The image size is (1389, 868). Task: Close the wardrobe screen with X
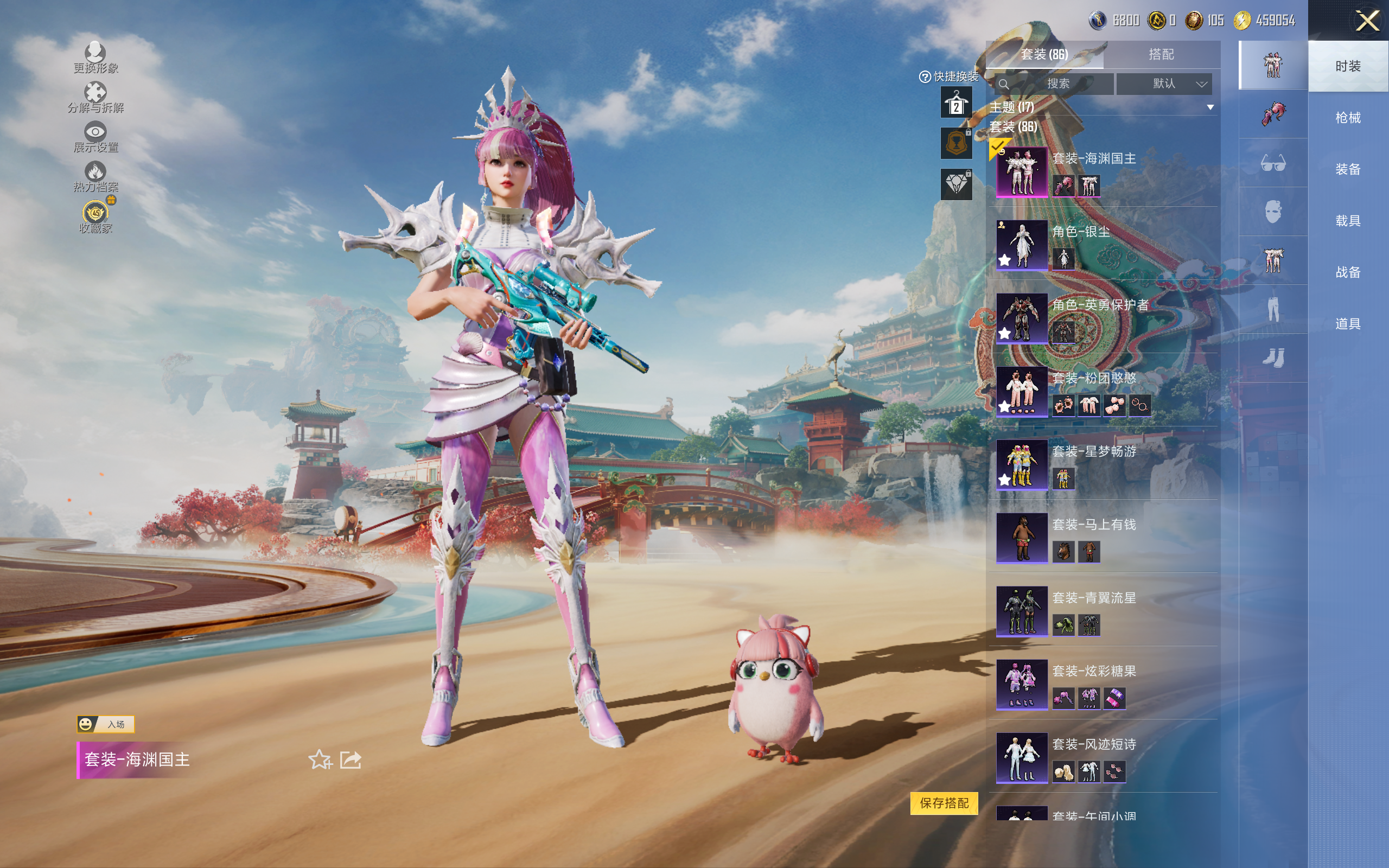coord(1367,21)
